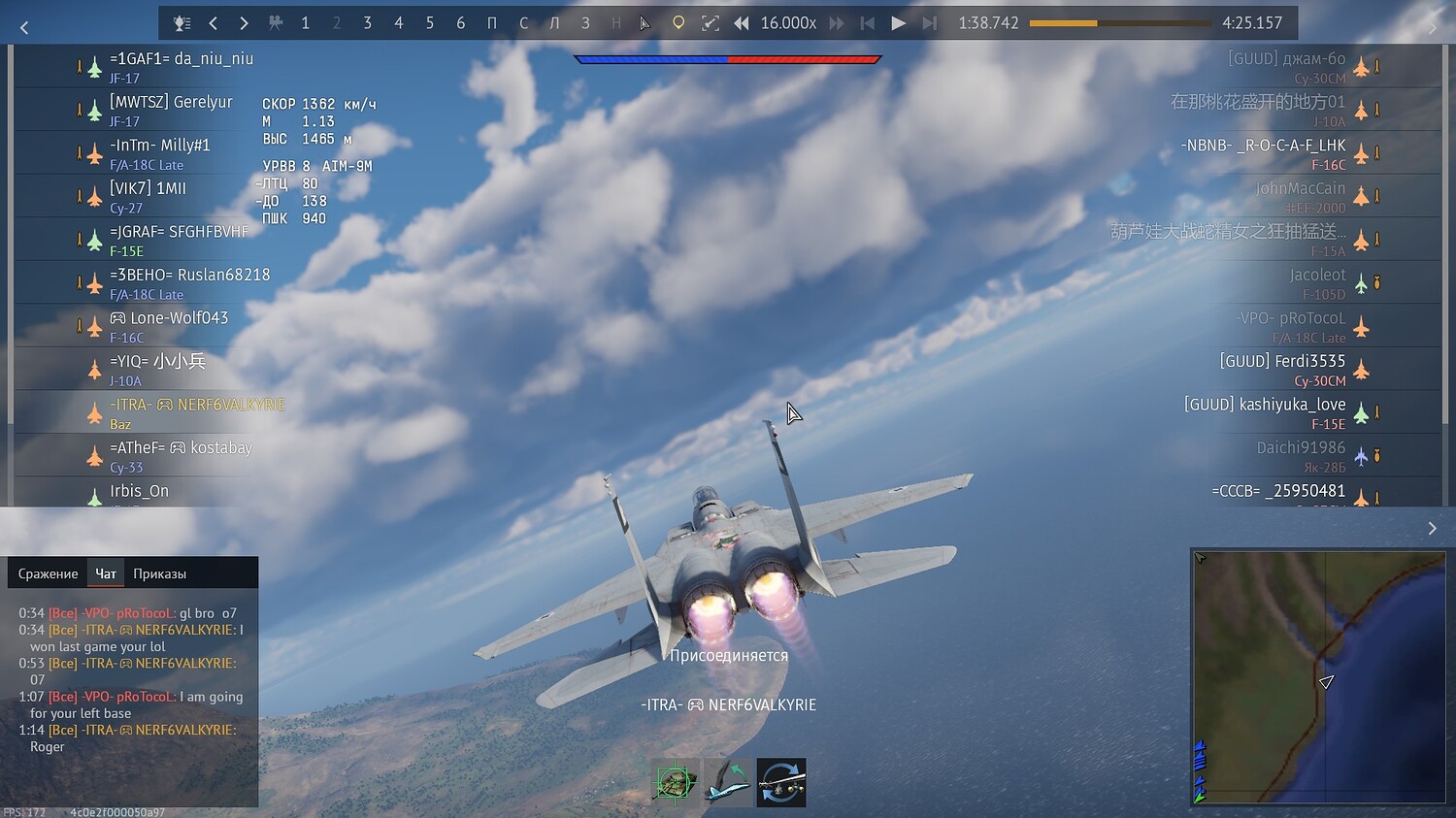
Task: Click the weapon-switch icon with circular arrows
Action: coord(781,782)
